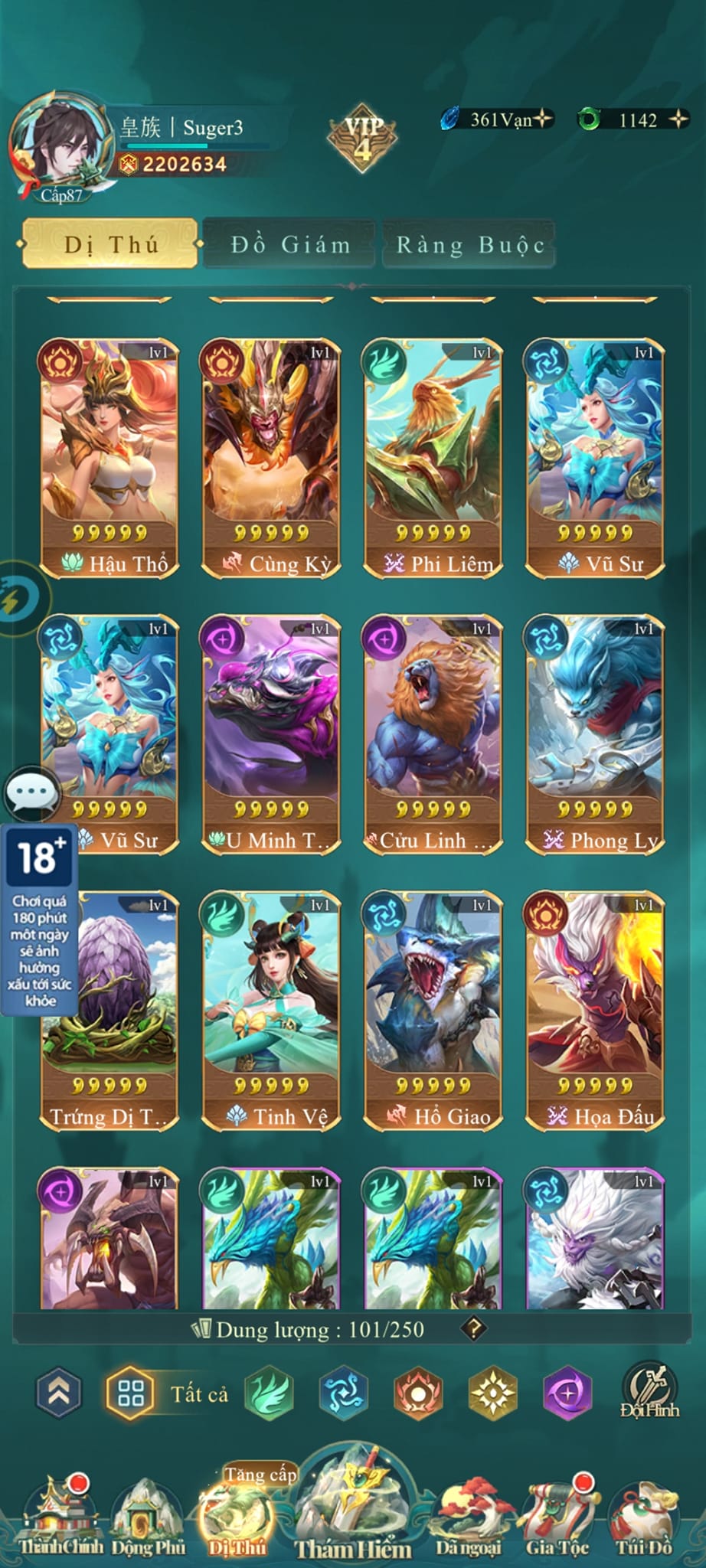
Task: Choose the Phong Ly beast card
Action: point(594,734)
